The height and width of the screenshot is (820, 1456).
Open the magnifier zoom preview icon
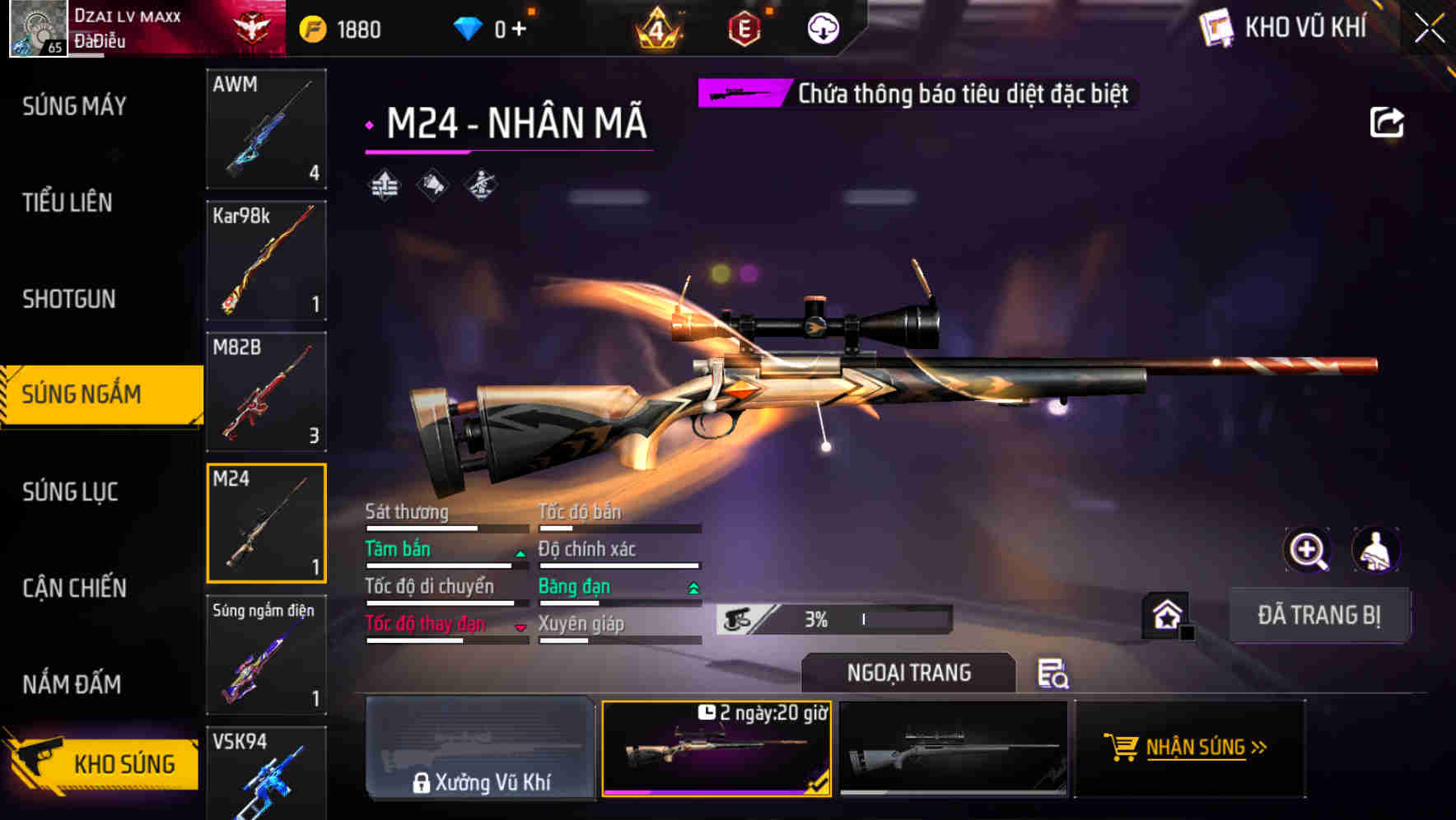pyautogui.click(x=1305, y=550)
